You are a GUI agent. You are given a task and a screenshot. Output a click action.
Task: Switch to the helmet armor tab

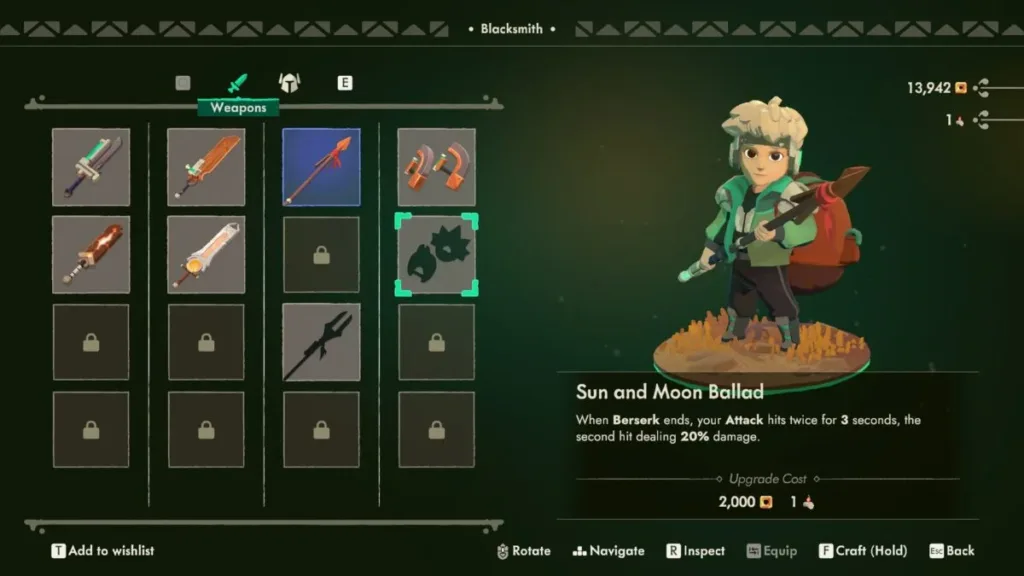coord(289,83)
